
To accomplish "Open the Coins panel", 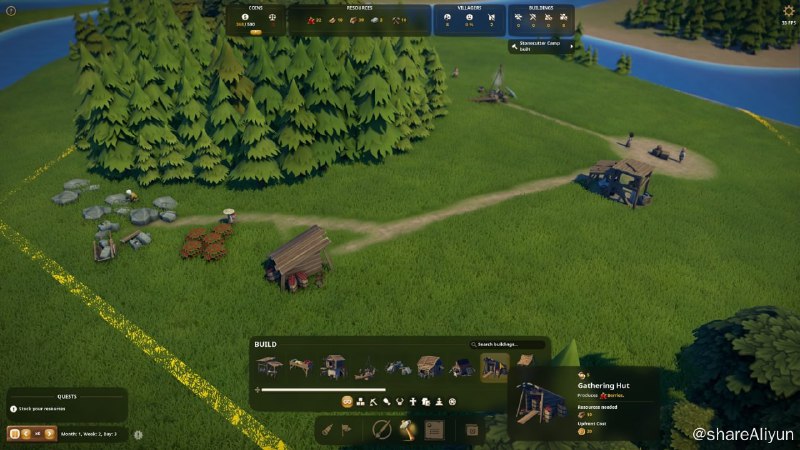I will point(255,20).
